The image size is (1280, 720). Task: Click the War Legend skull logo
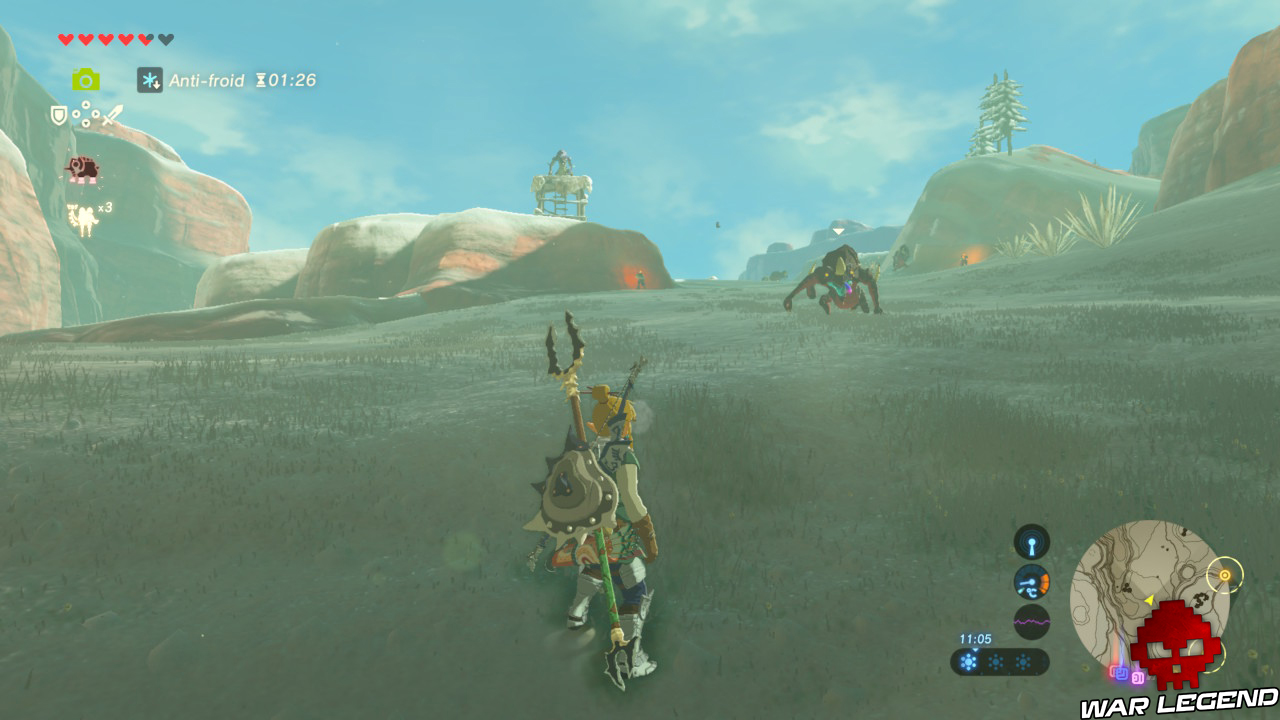click(1178, 645)
